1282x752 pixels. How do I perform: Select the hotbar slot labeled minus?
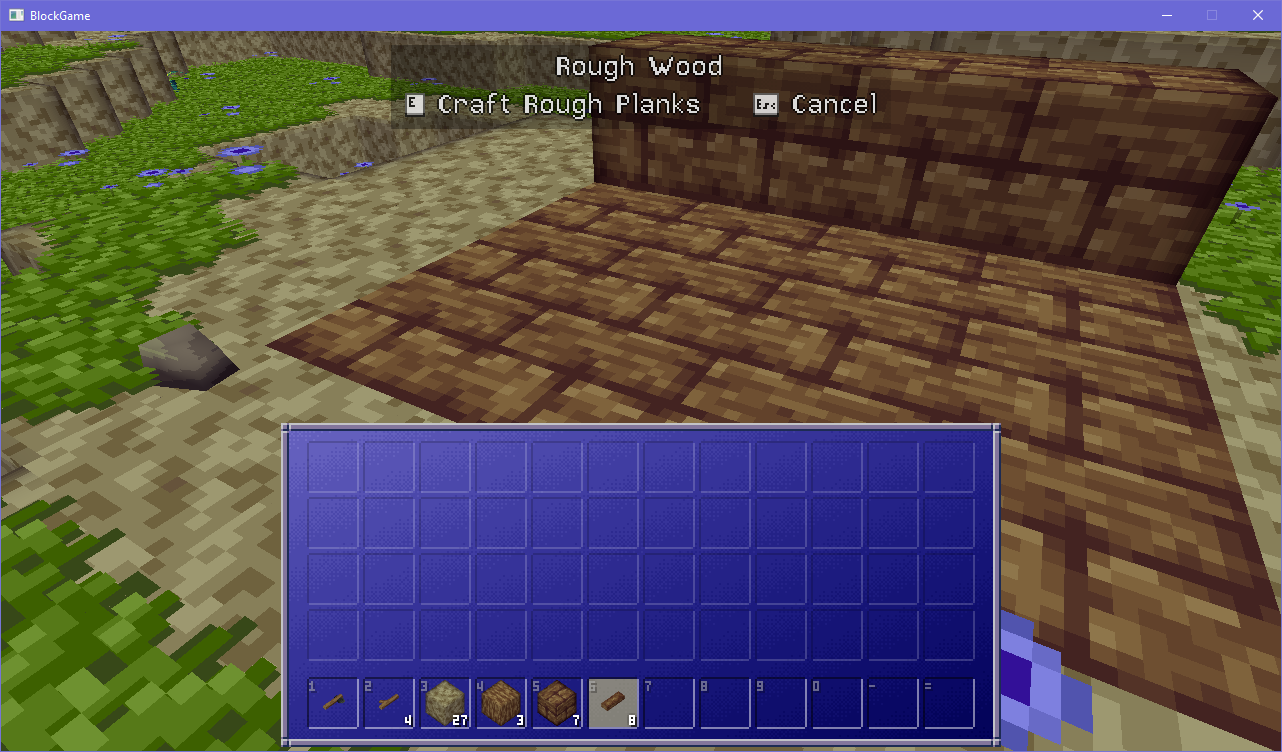[x=892, y=703]
